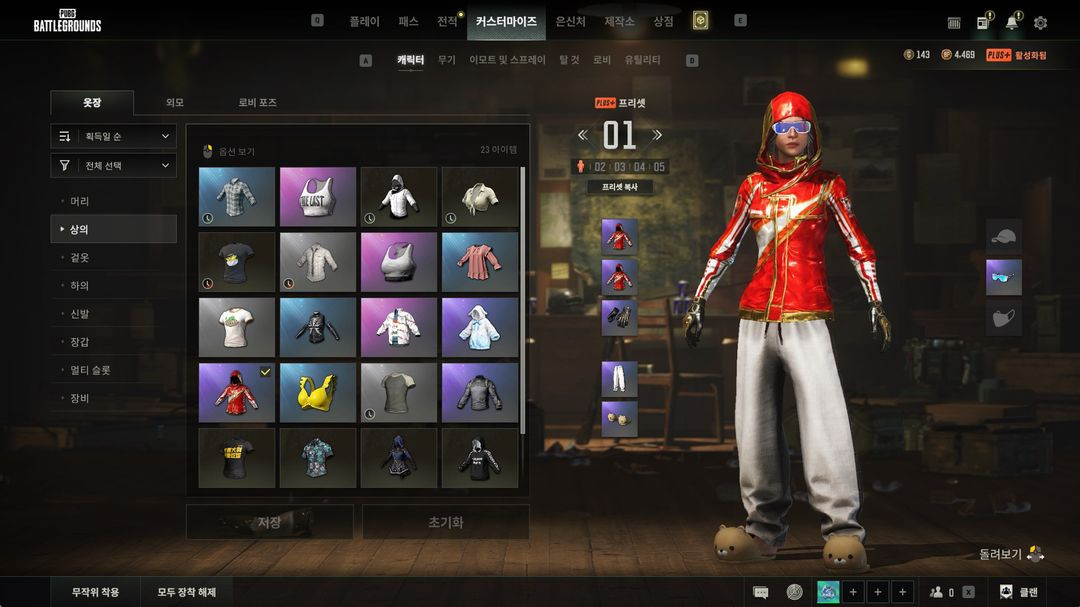Switch to the 로비 포즈 tab
The image size is (1080, 607).
(257, 103)
